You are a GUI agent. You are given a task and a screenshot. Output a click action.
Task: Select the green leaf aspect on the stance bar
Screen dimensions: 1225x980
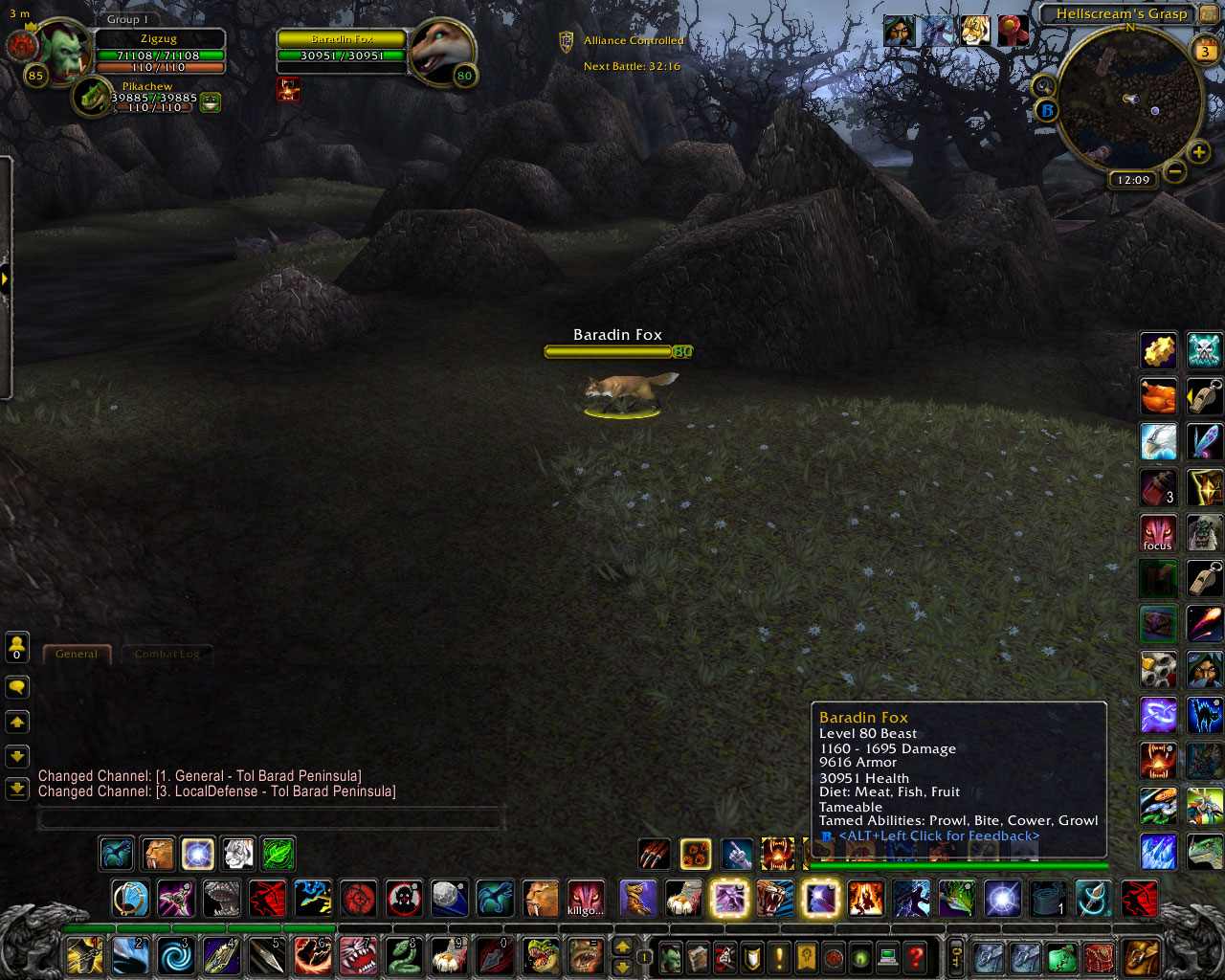277,853
